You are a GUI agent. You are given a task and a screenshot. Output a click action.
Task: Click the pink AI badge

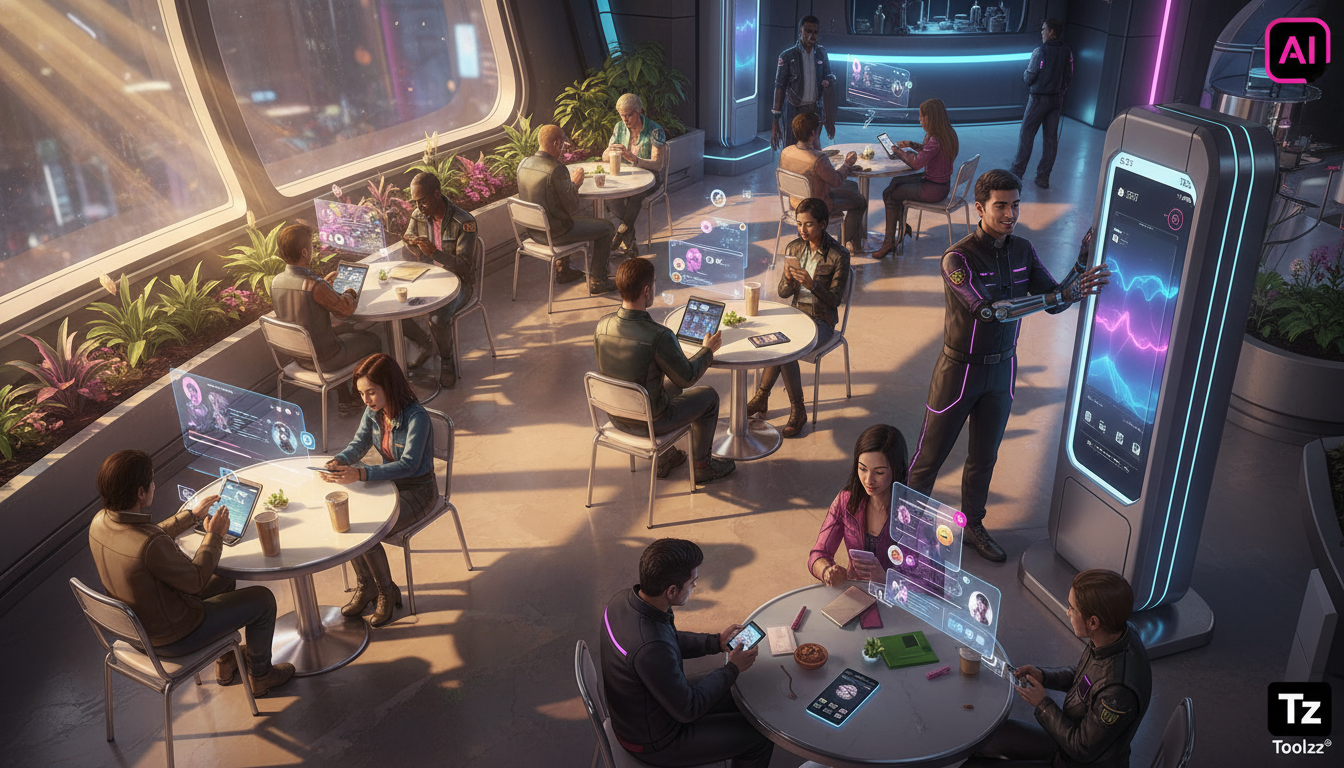click(x=1297, y=50)
